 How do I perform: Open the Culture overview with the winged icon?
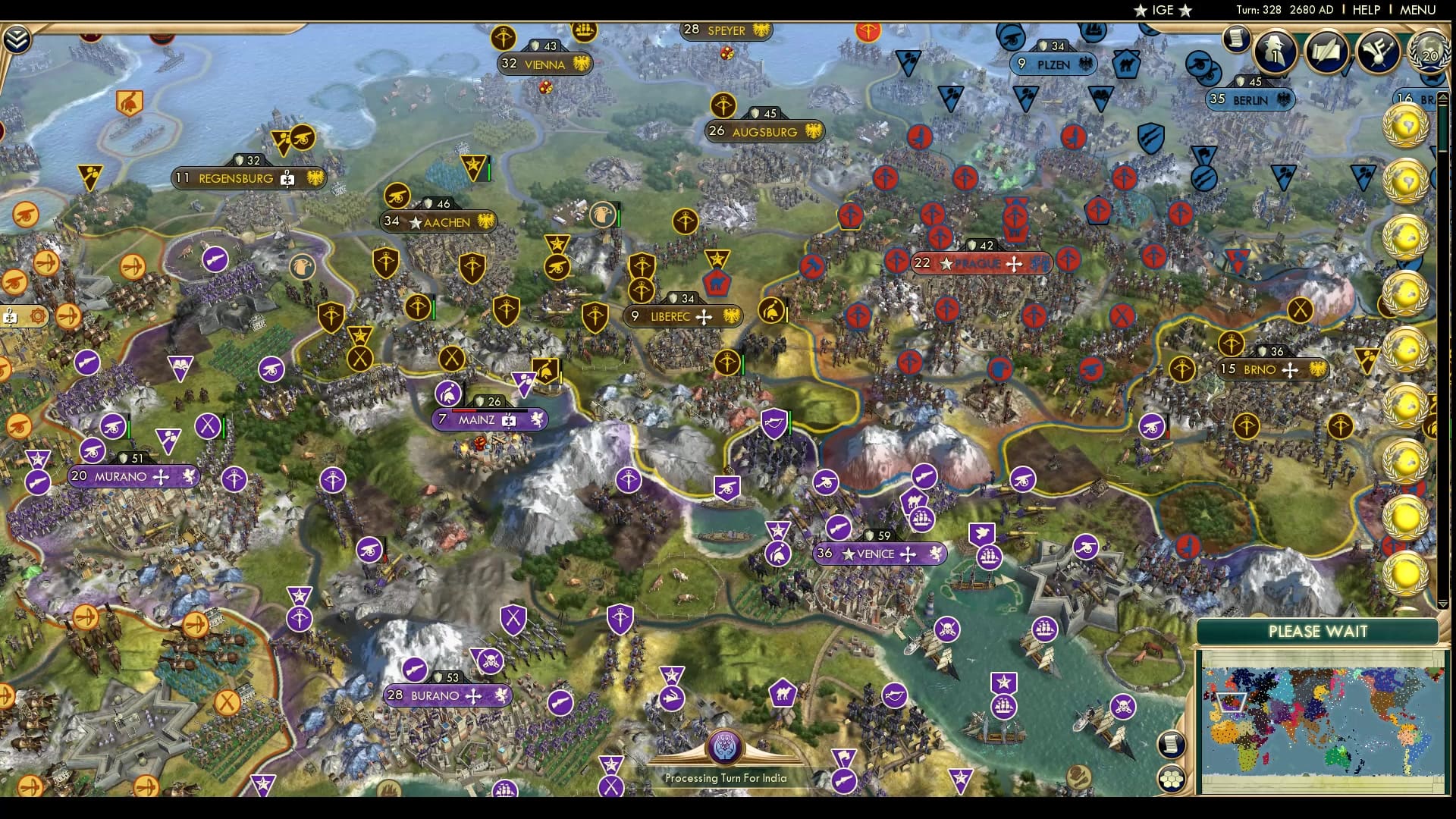(1379, 52)
